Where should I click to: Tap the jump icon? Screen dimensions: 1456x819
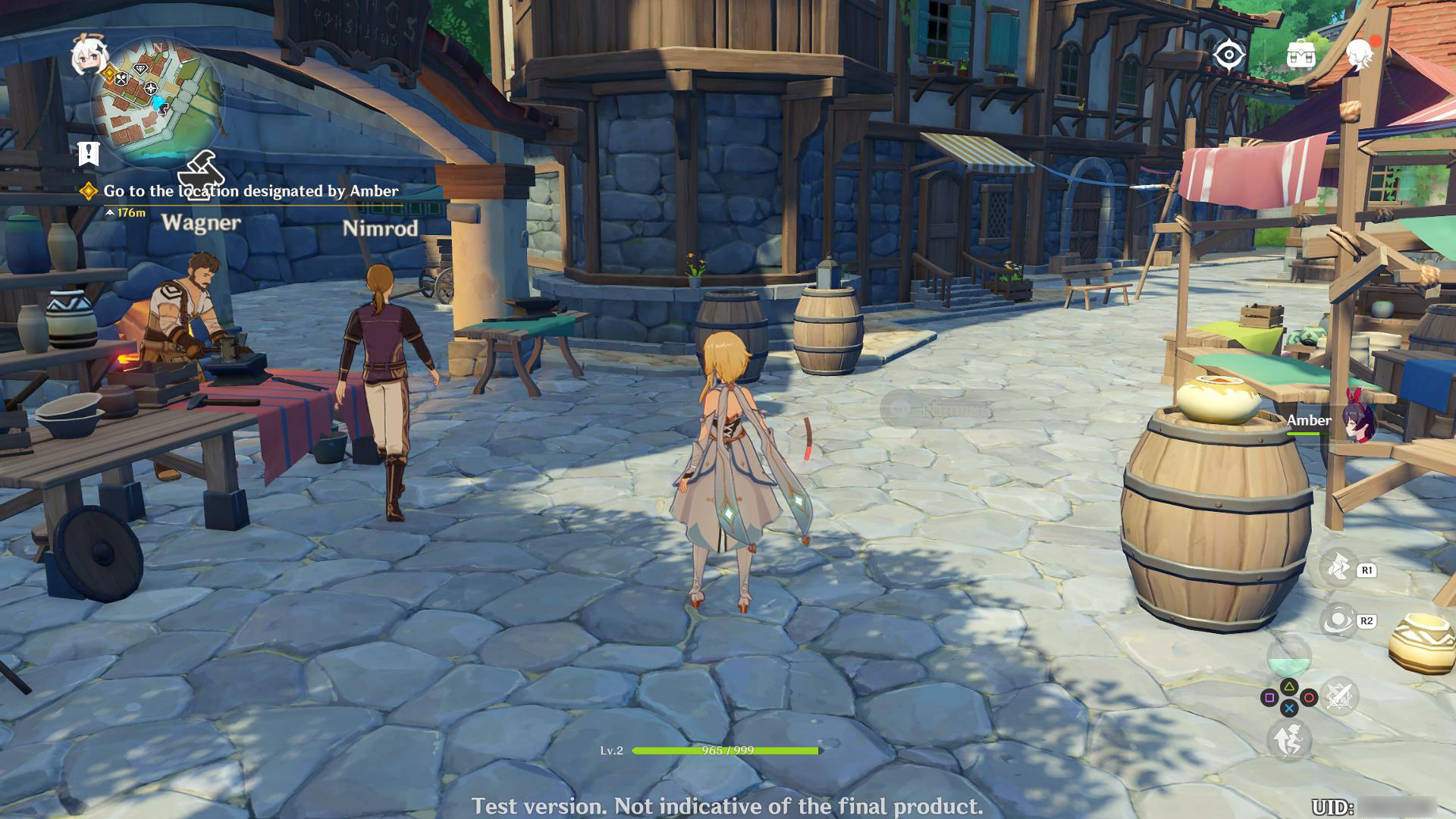(x=1288, y=739)
